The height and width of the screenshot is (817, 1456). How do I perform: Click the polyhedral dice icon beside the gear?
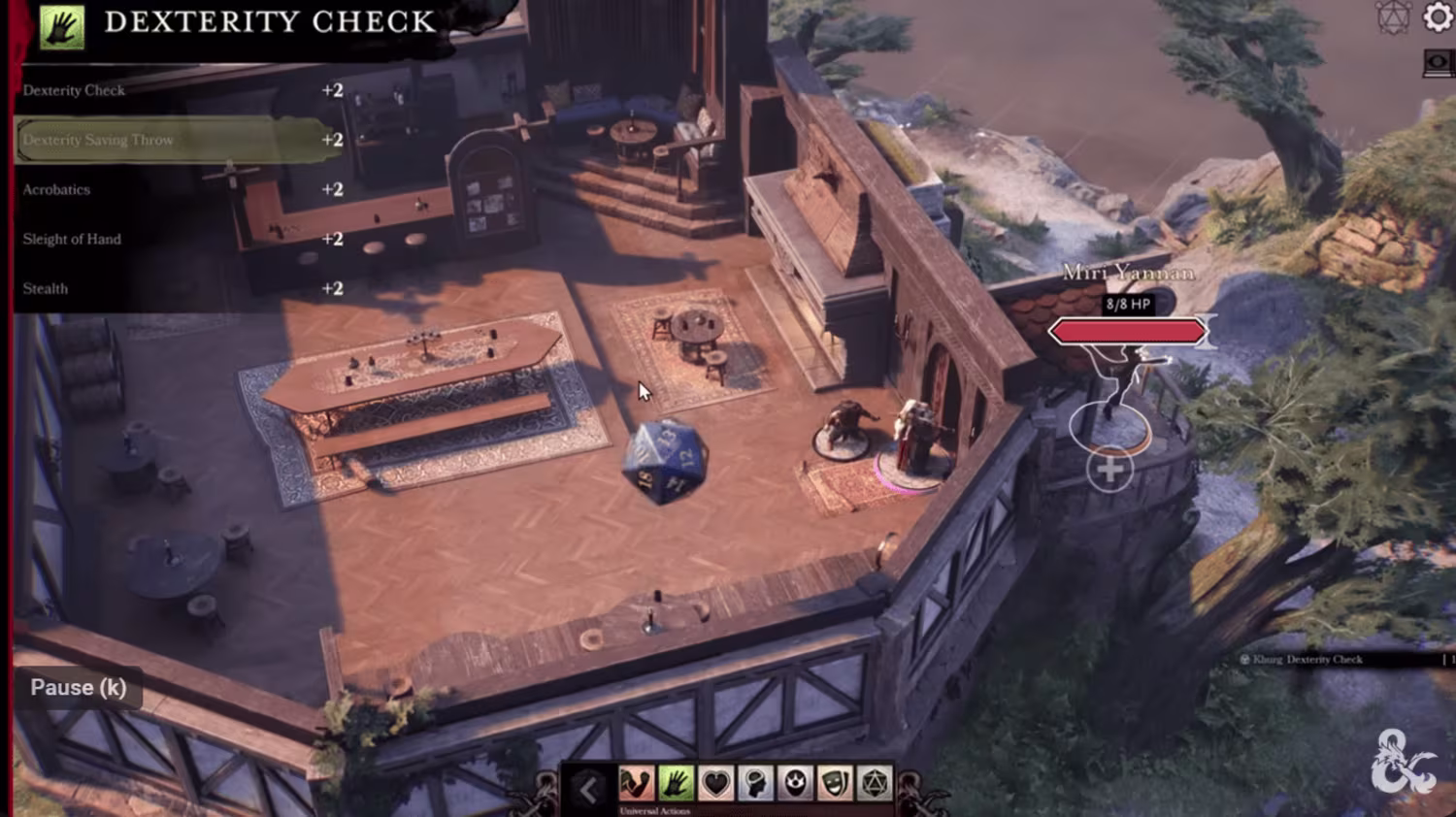1394,17
